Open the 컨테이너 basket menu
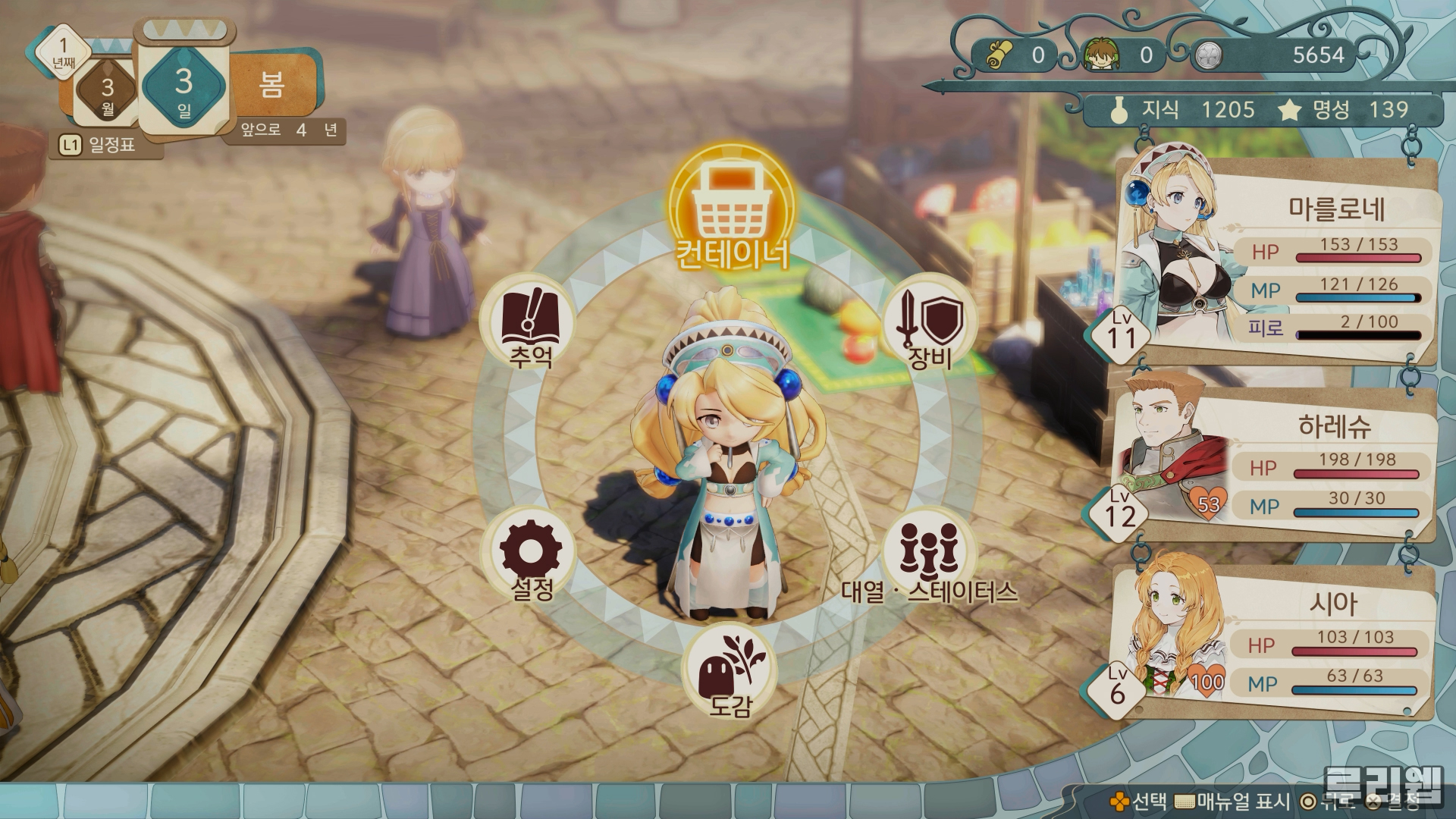 tap(732, 201)
